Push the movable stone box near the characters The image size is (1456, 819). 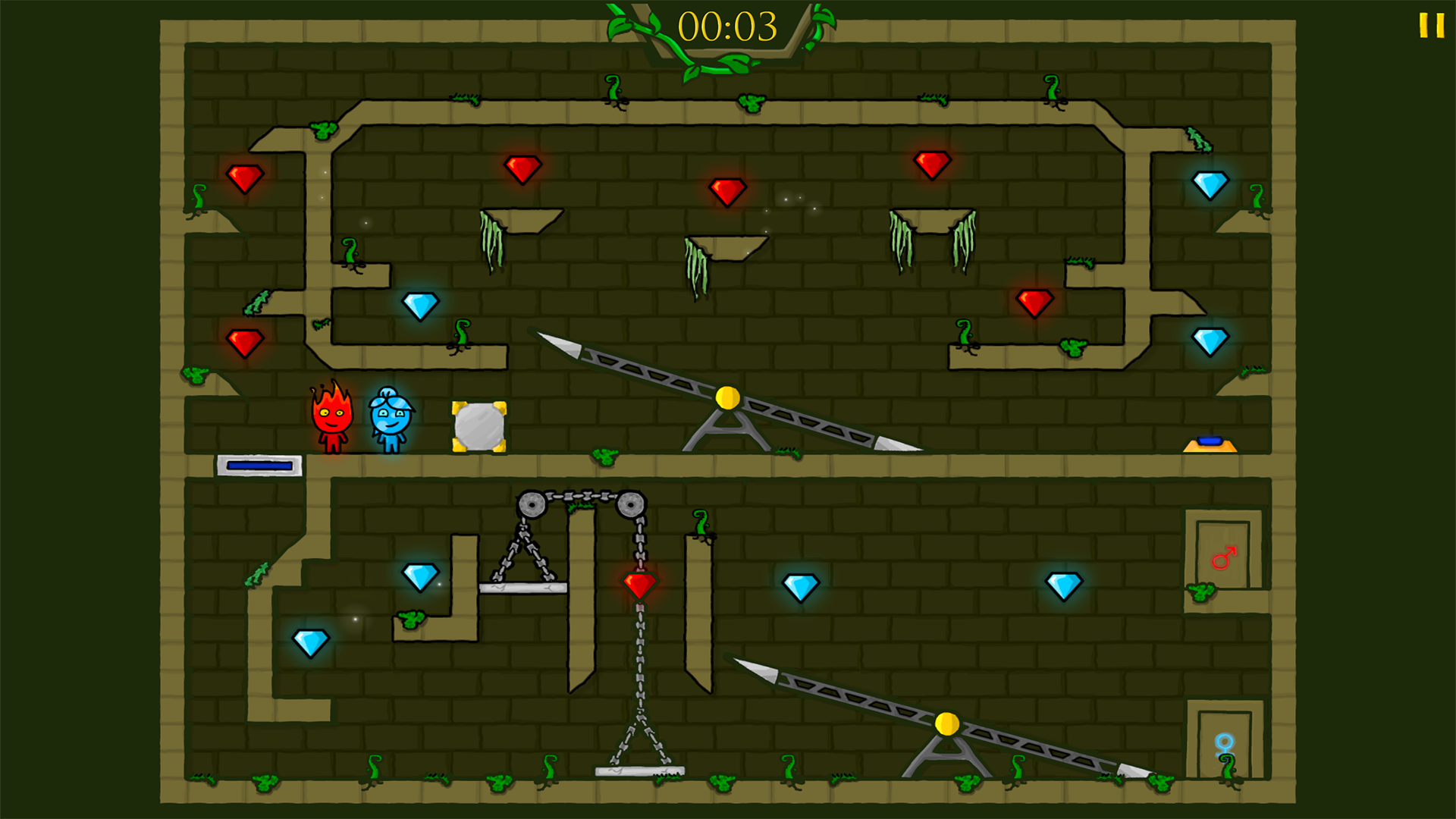[x=479, y=425]
